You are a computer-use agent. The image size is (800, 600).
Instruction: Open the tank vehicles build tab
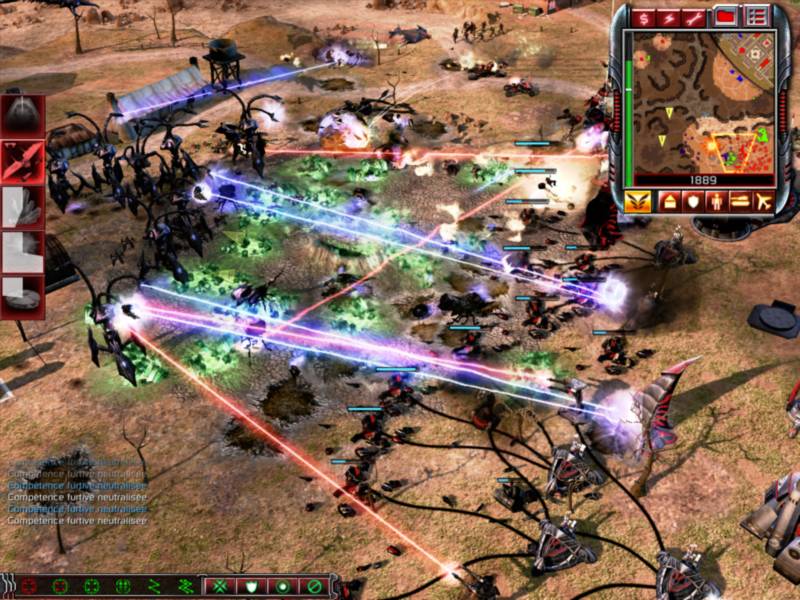(x=740, y=201)
